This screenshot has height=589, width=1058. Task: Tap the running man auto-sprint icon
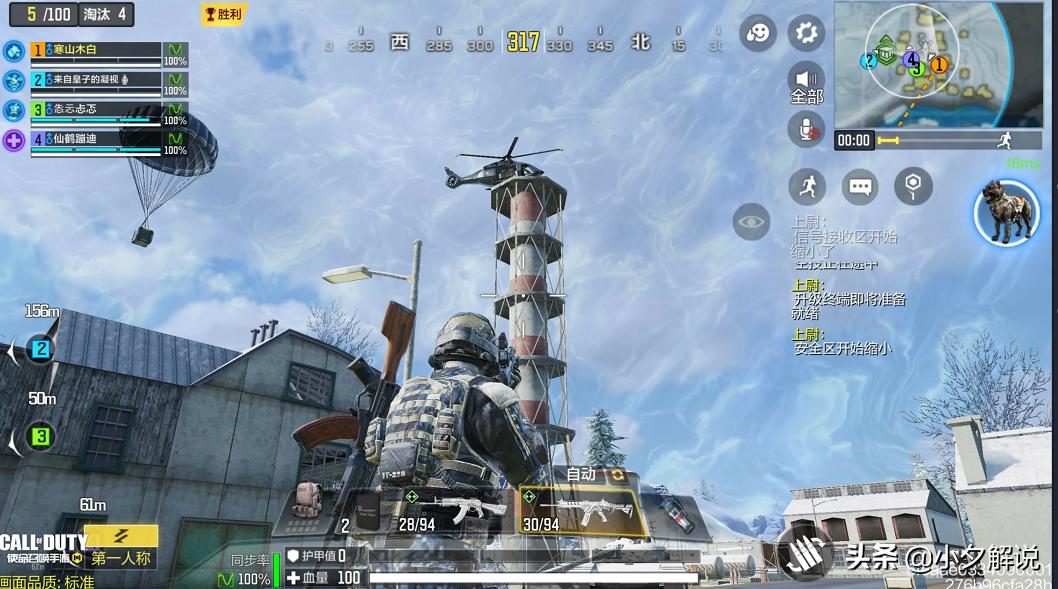[x=807, y=186]
